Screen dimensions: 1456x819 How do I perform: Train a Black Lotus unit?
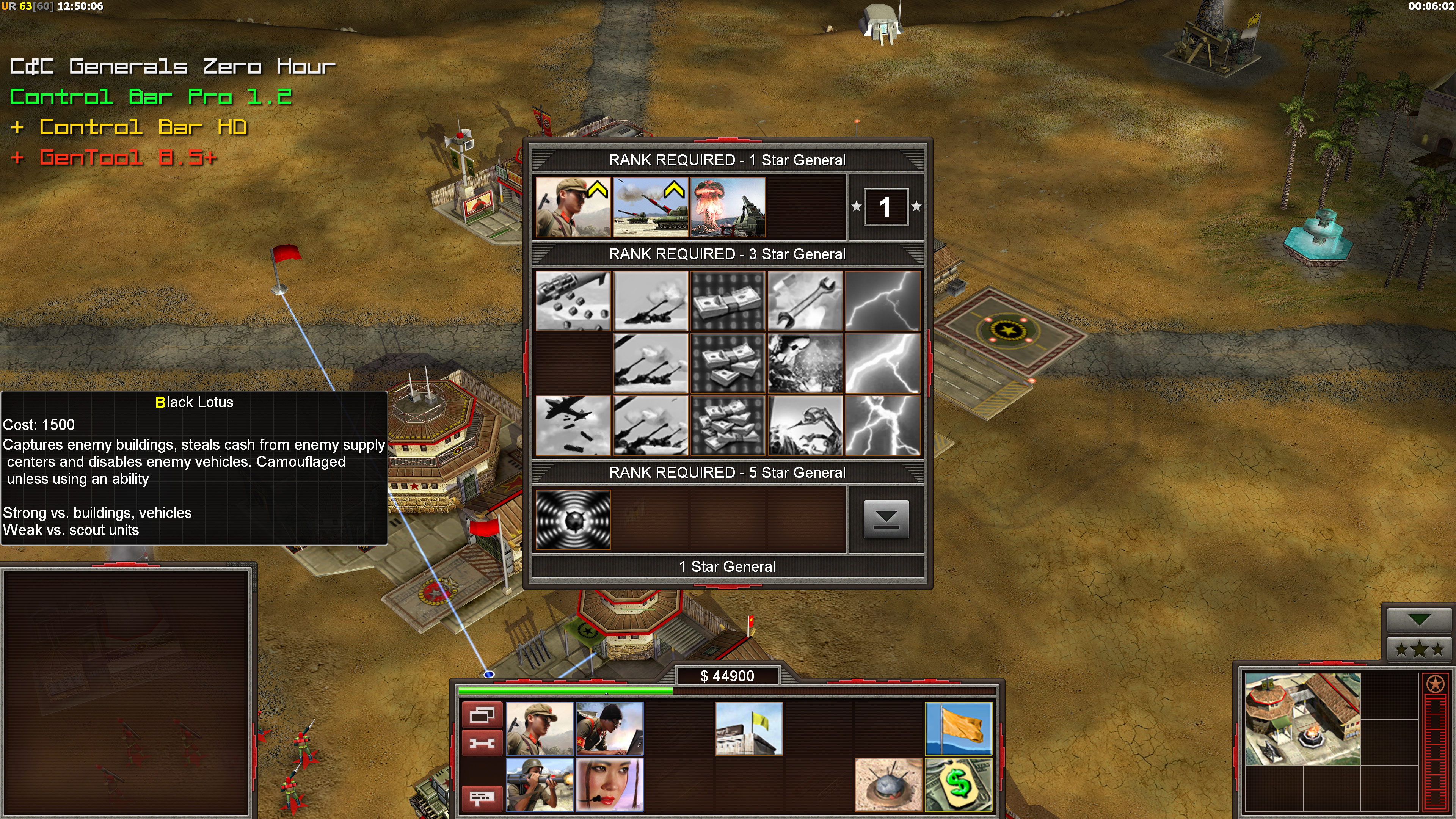(609, 784)
